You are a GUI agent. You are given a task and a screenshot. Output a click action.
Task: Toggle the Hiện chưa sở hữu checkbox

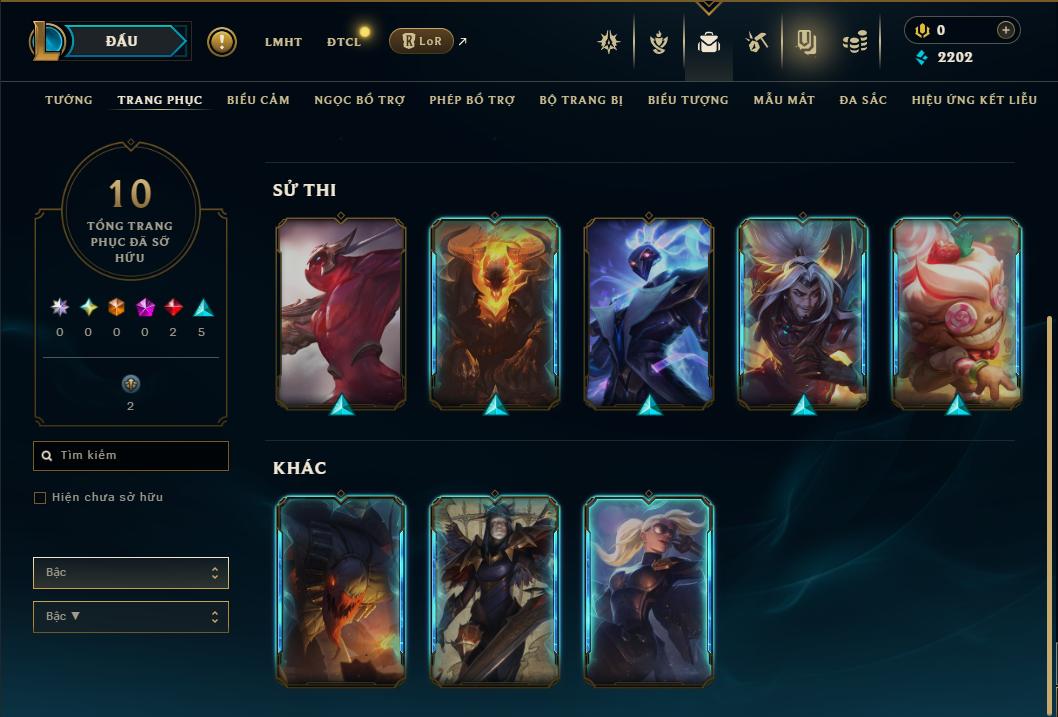click(x=40, y=498)
